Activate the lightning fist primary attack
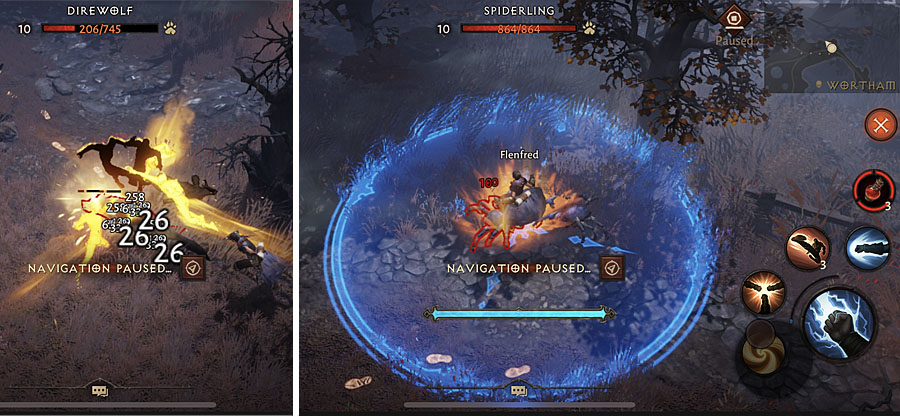This screenshot has width=900, height=416. pos(838,321)
